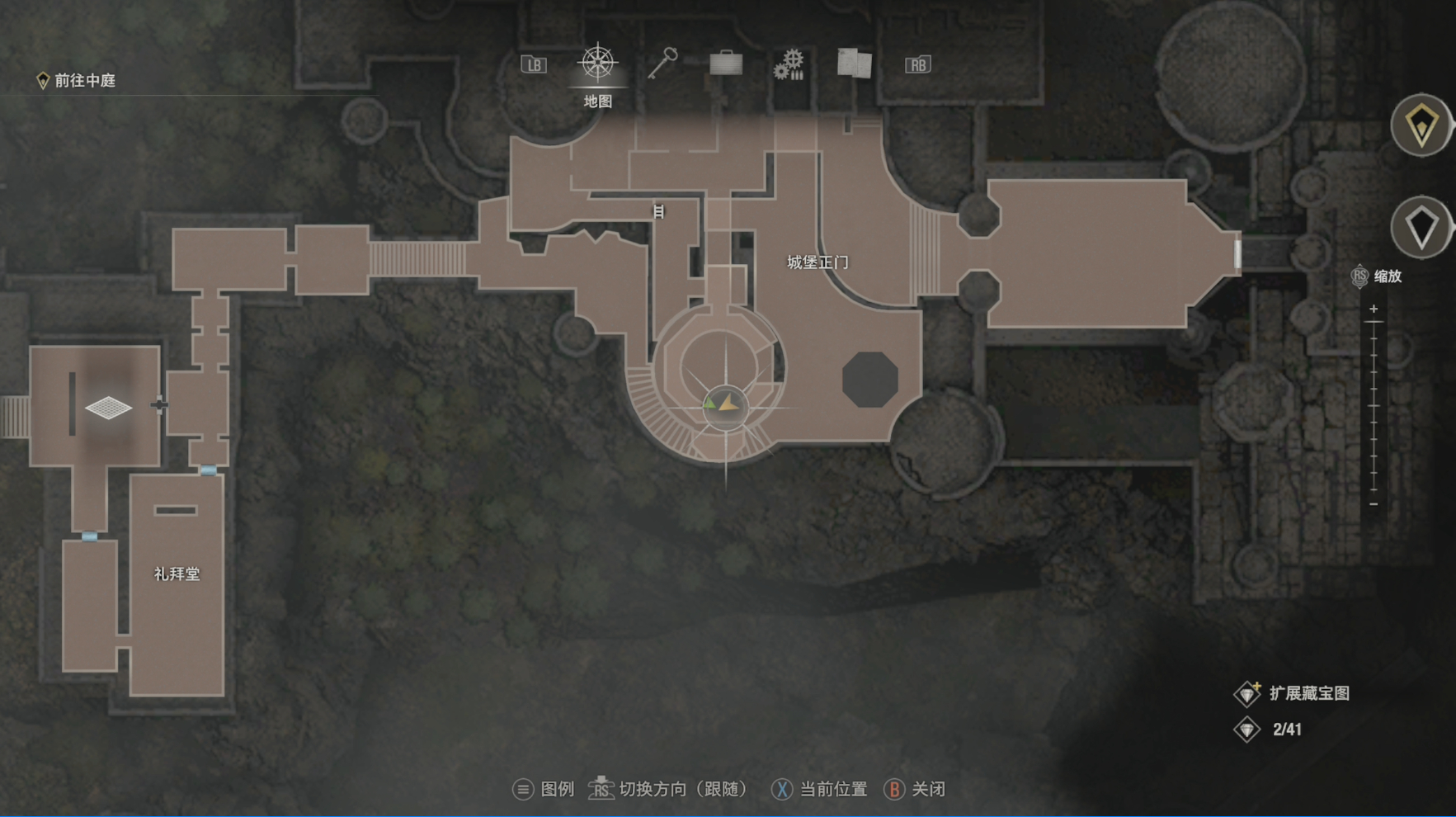The width and height of the screenshot is (1456, 817).
Task: Click the 礼拜堂 chapel room label
Action: (177, 574)
